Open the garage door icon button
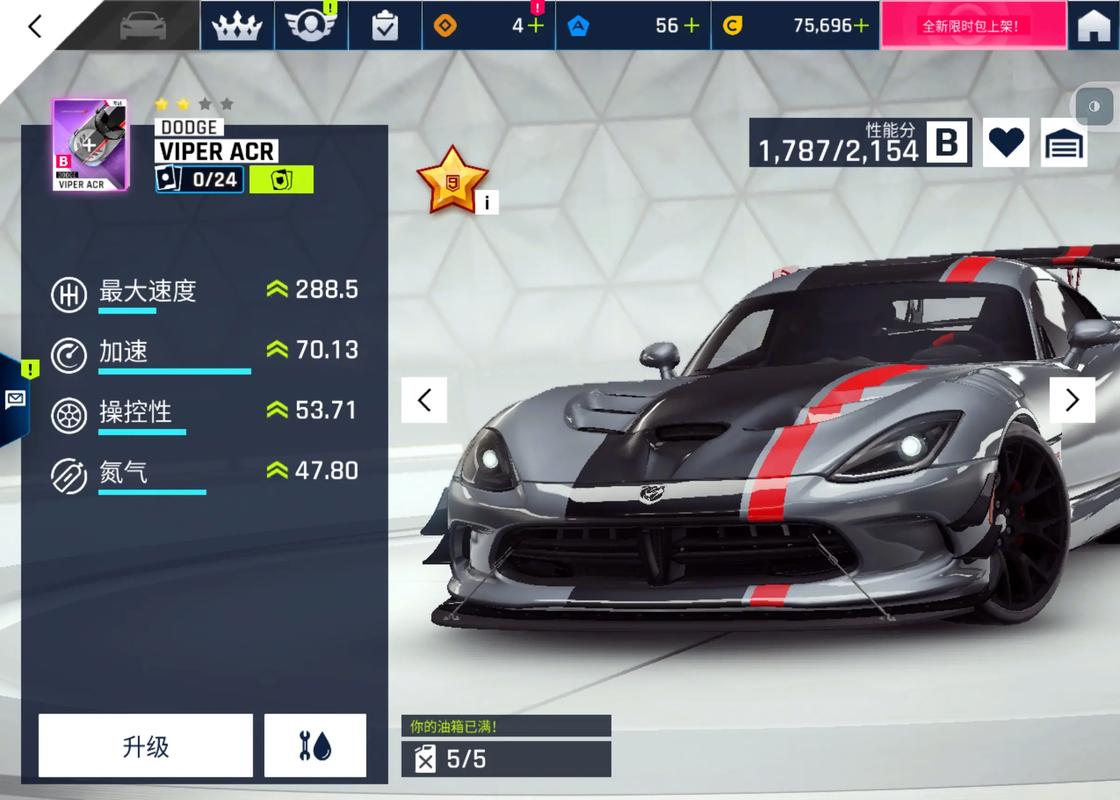The height and width of the screenshot is (800, 1120). 1064,143
